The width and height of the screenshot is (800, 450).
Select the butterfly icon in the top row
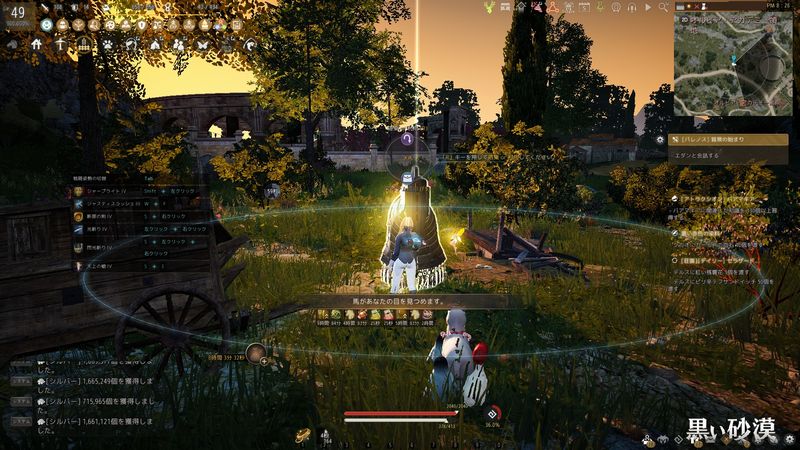tap(205, 44)
